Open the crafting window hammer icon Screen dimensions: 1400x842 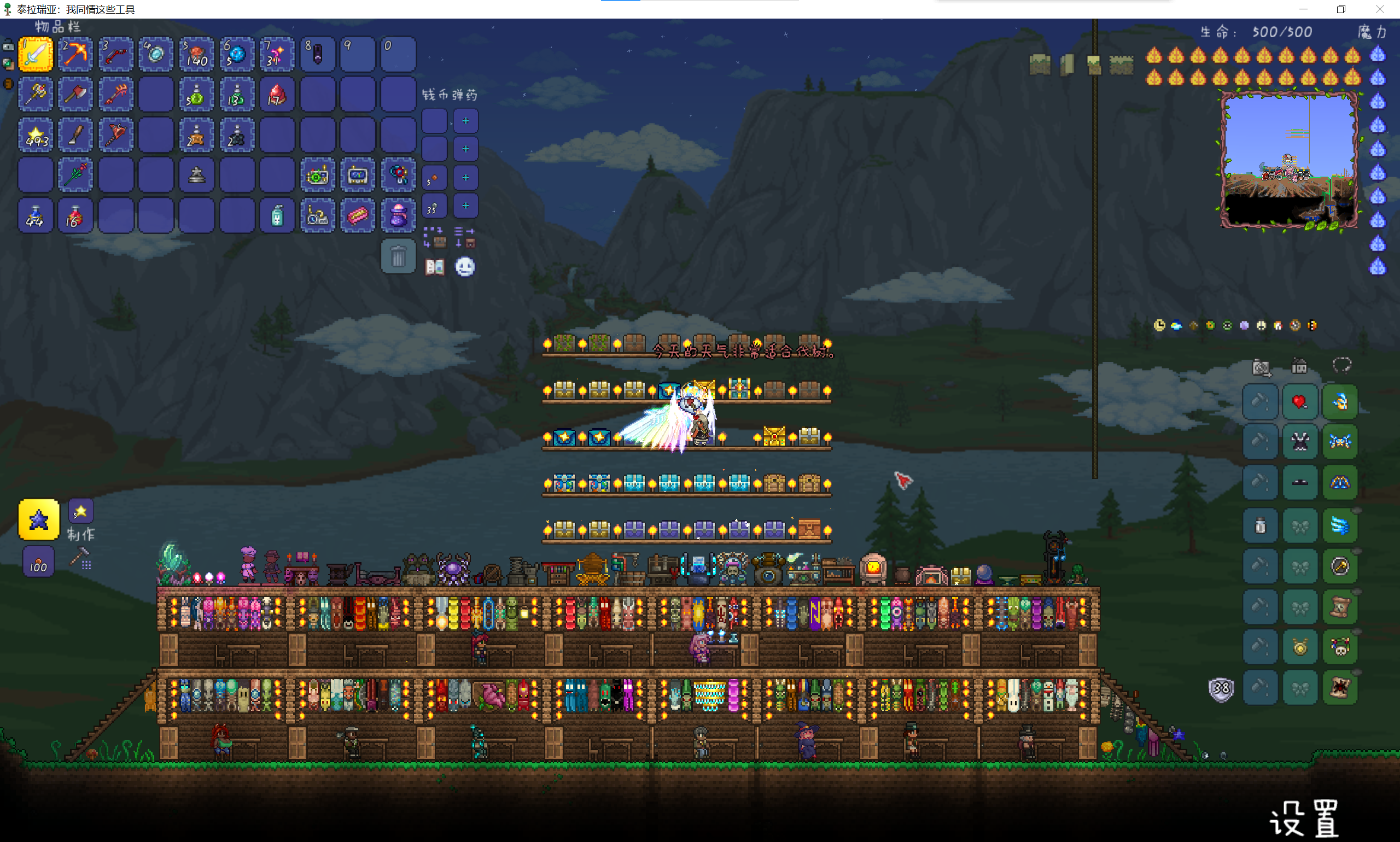[x=80, y=558]
